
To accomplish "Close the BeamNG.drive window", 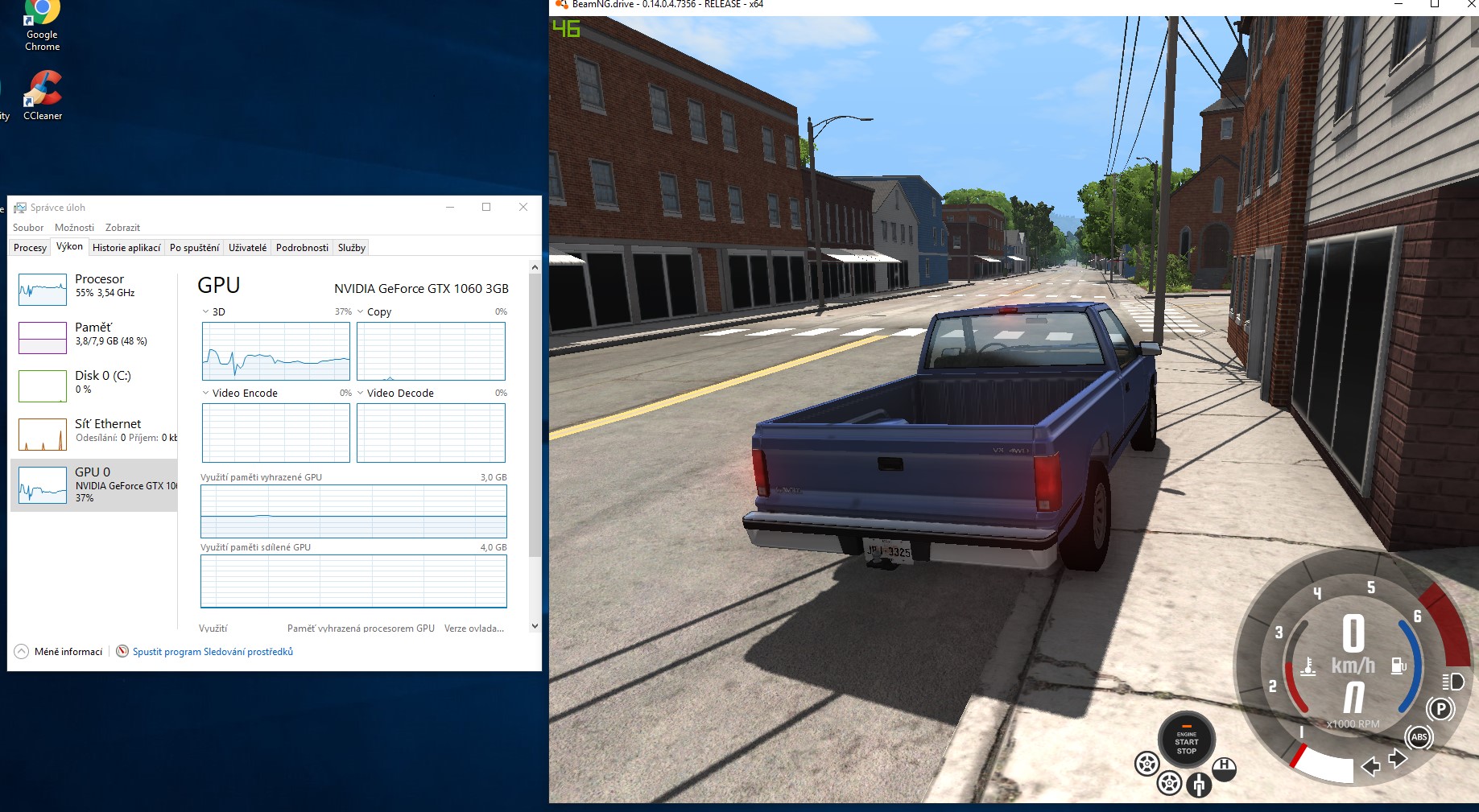I will [x=1470, y=5].
